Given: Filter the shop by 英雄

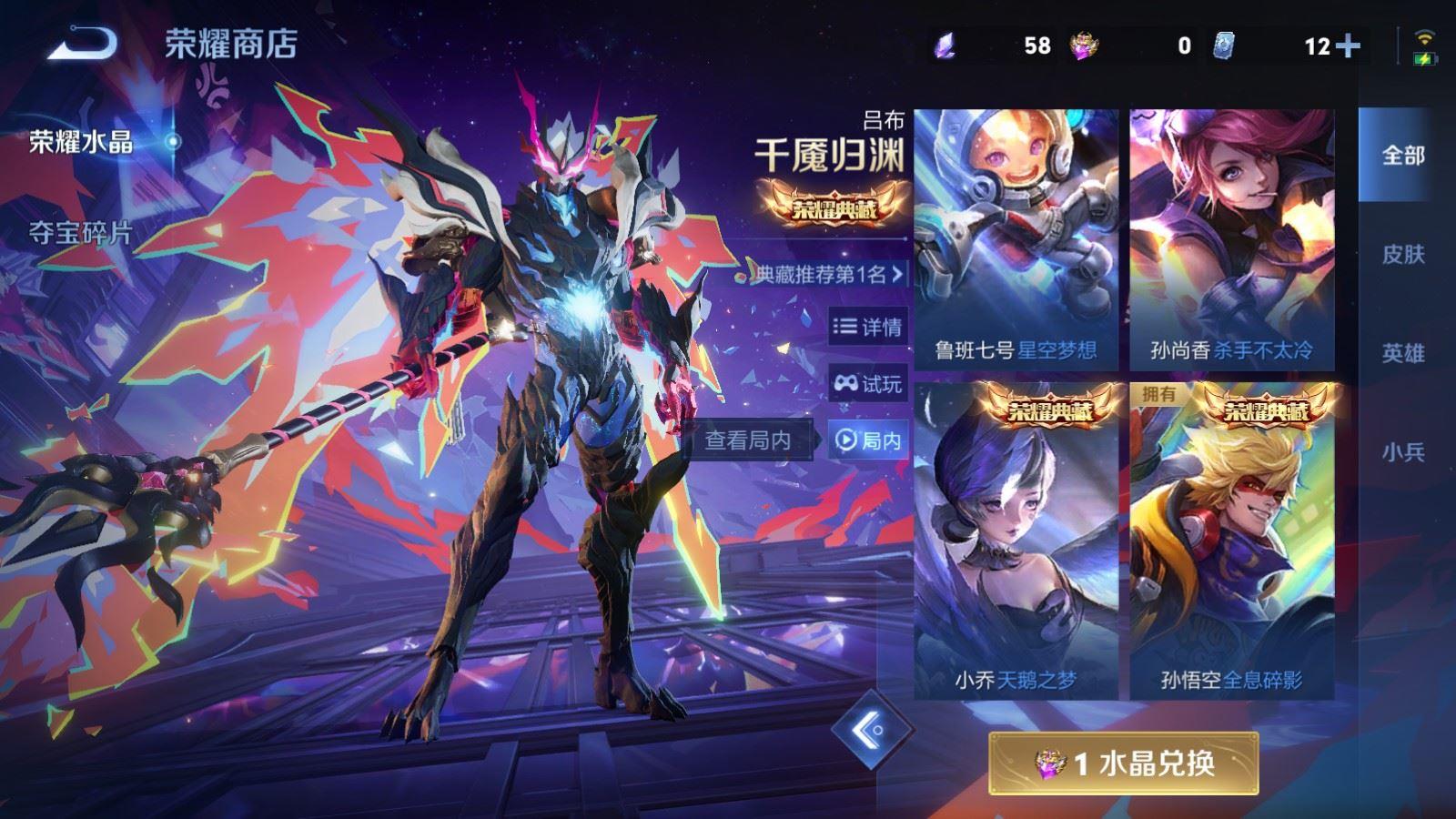Looking at the screenshot, I should [x=1402, y=353].
